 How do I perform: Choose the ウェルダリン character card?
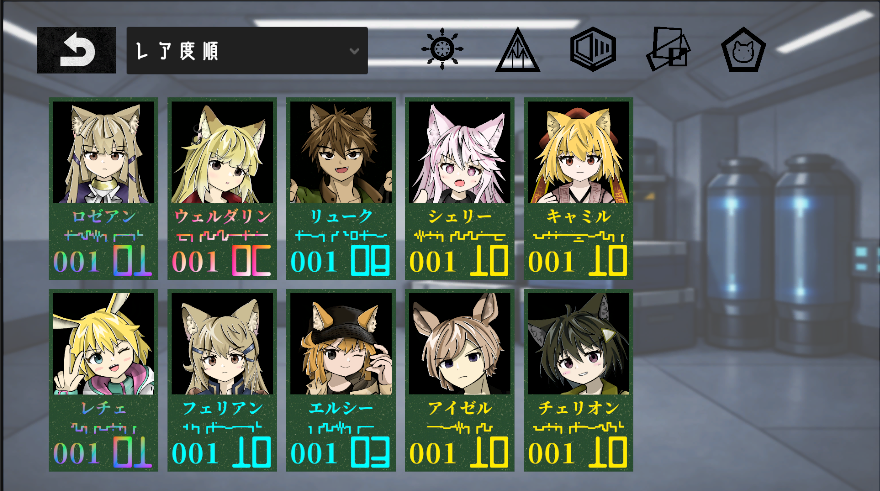(x=222, y=188)
